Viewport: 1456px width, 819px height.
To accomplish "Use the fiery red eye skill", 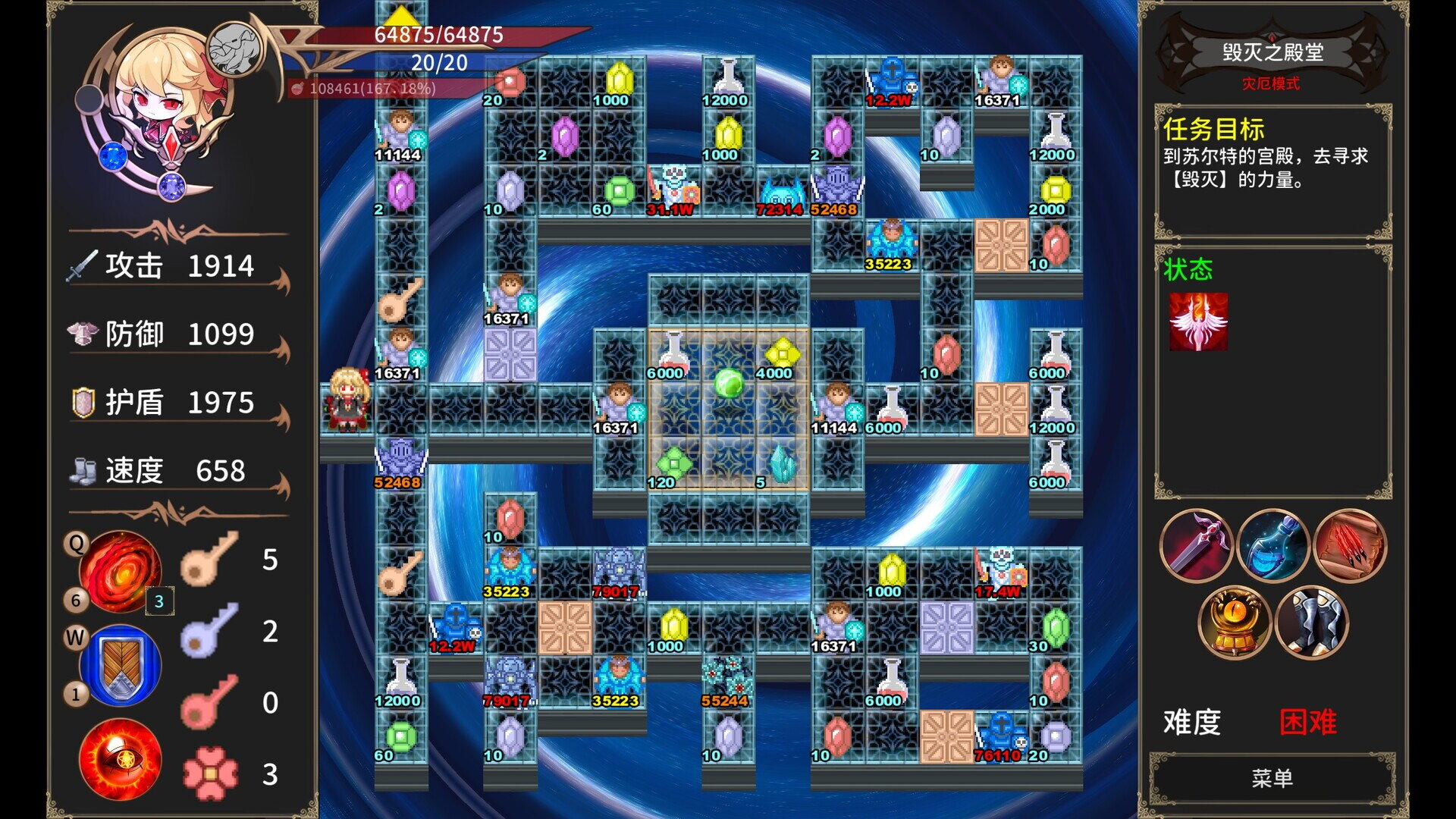I will pos(120,759).
